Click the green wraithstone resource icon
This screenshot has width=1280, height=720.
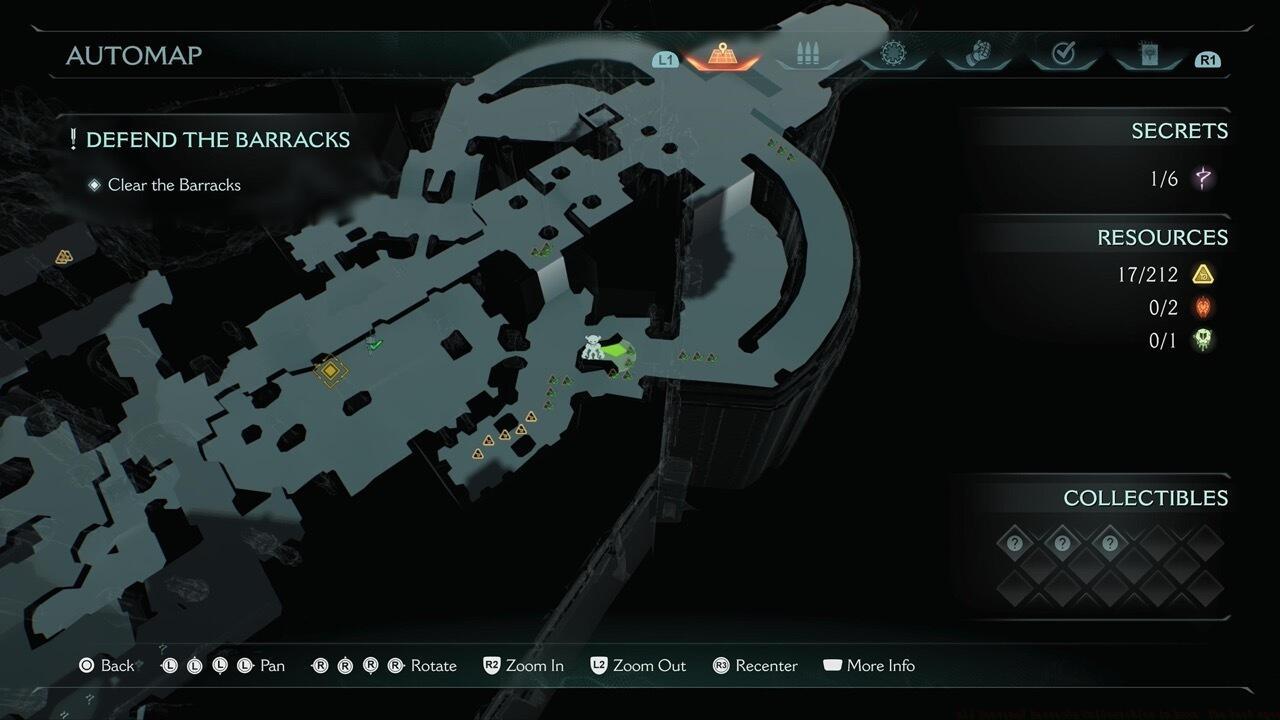coord(1203,341)
